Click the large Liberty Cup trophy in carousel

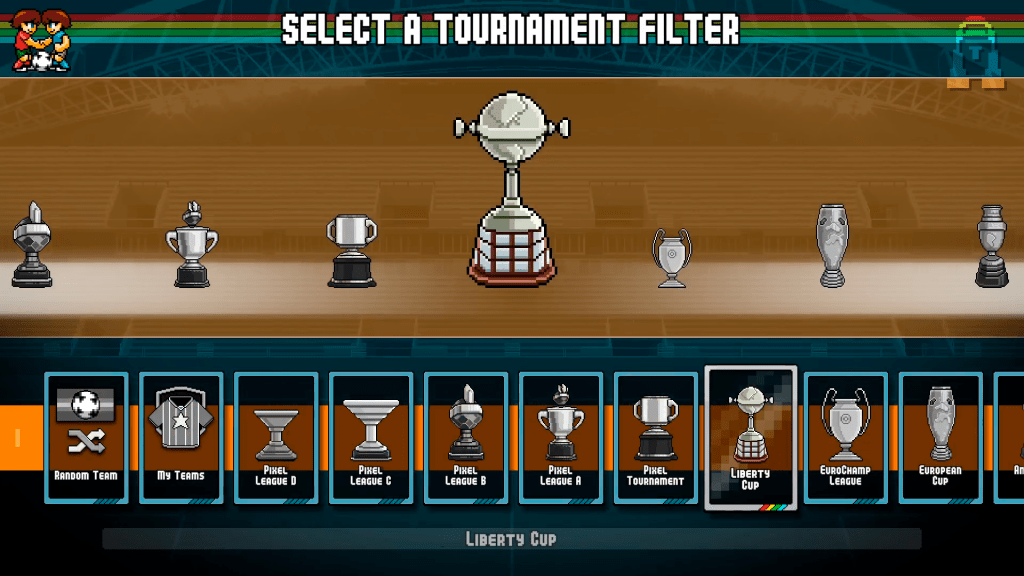[512, 188]
